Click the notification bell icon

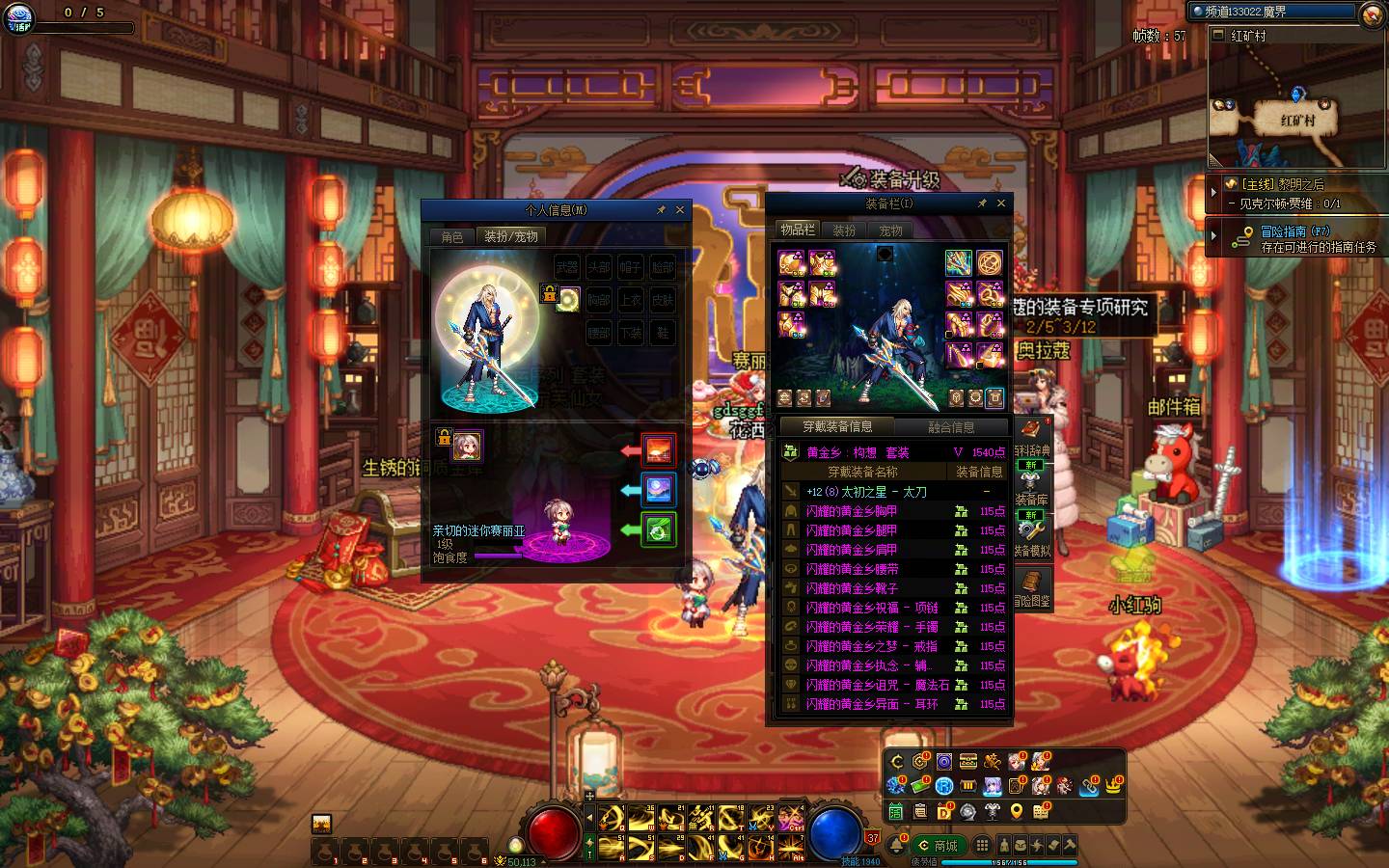click(x=897, y=846)
